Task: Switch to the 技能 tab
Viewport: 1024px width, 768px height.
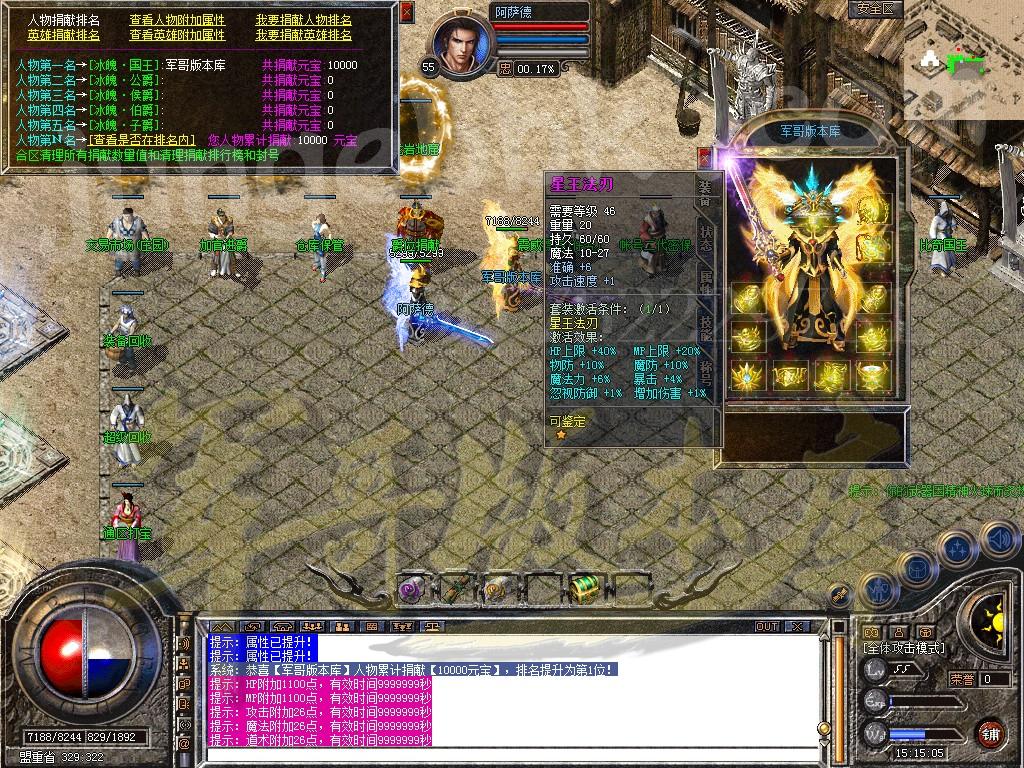Action: click(706, 328)
